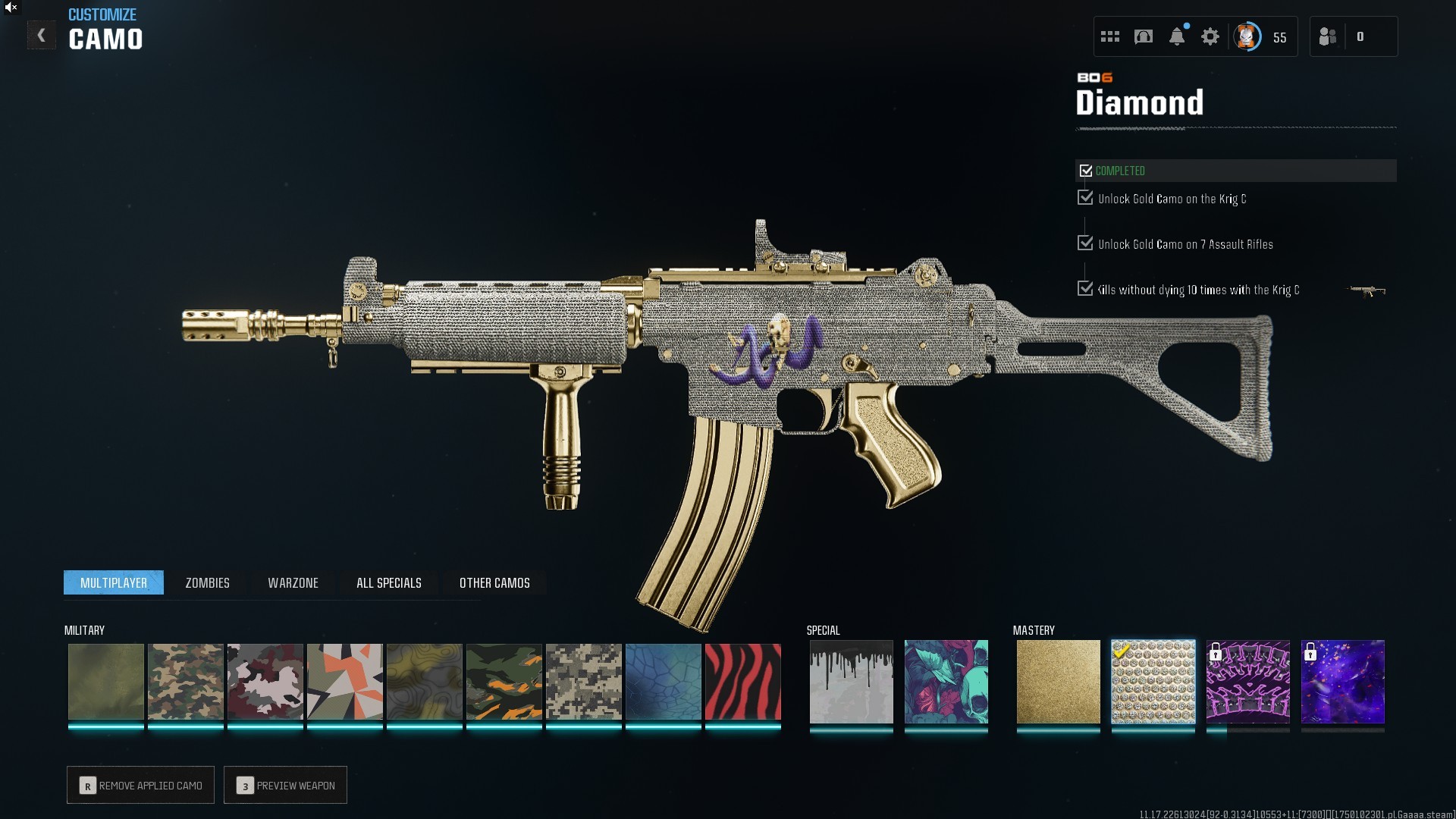The image size is (1456, 819).
Task: Click the Preview Weapon button
Action: (285, 785)
